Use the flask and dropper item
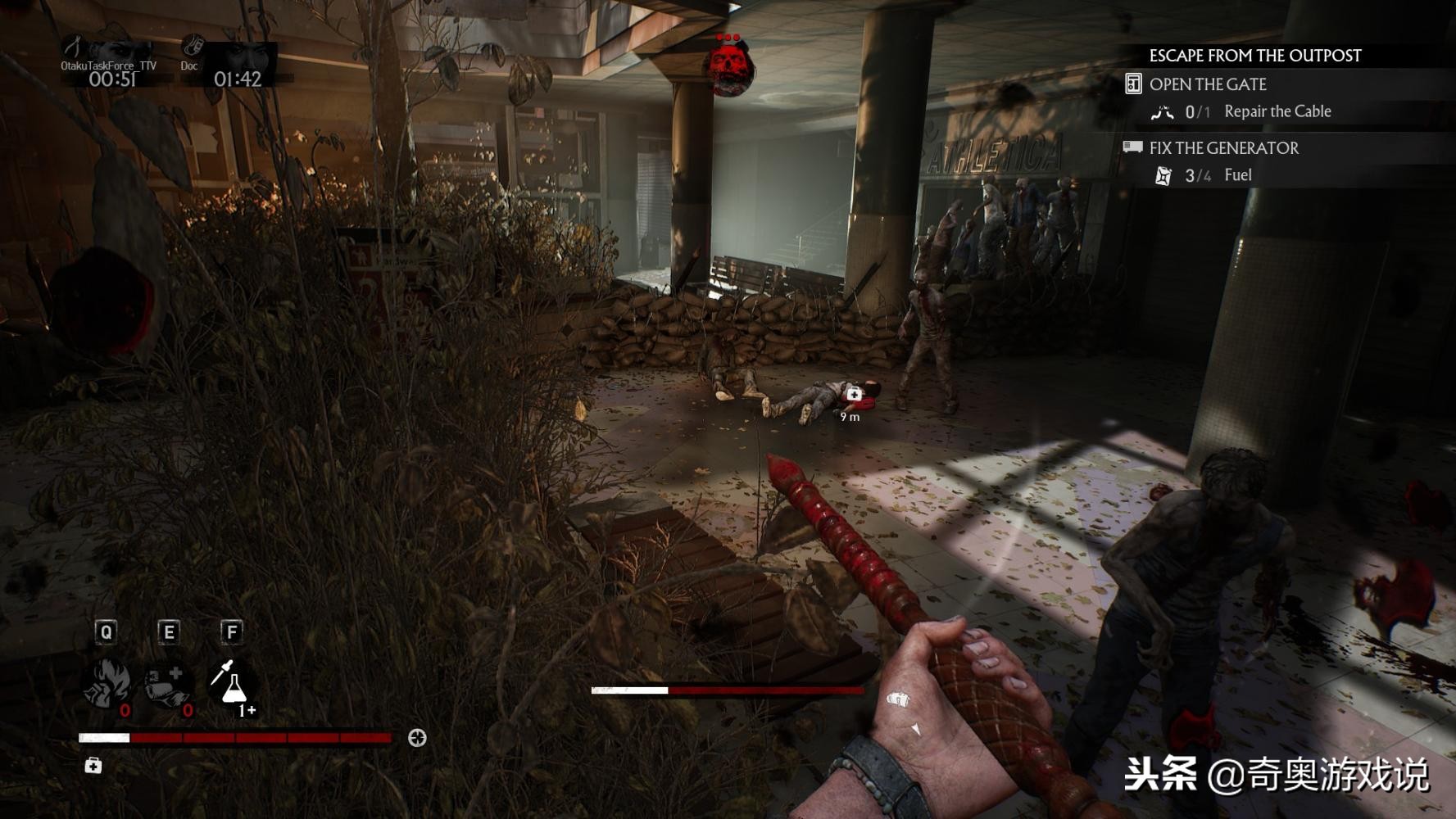The image size is (1456, 819). tap(232, 684)
